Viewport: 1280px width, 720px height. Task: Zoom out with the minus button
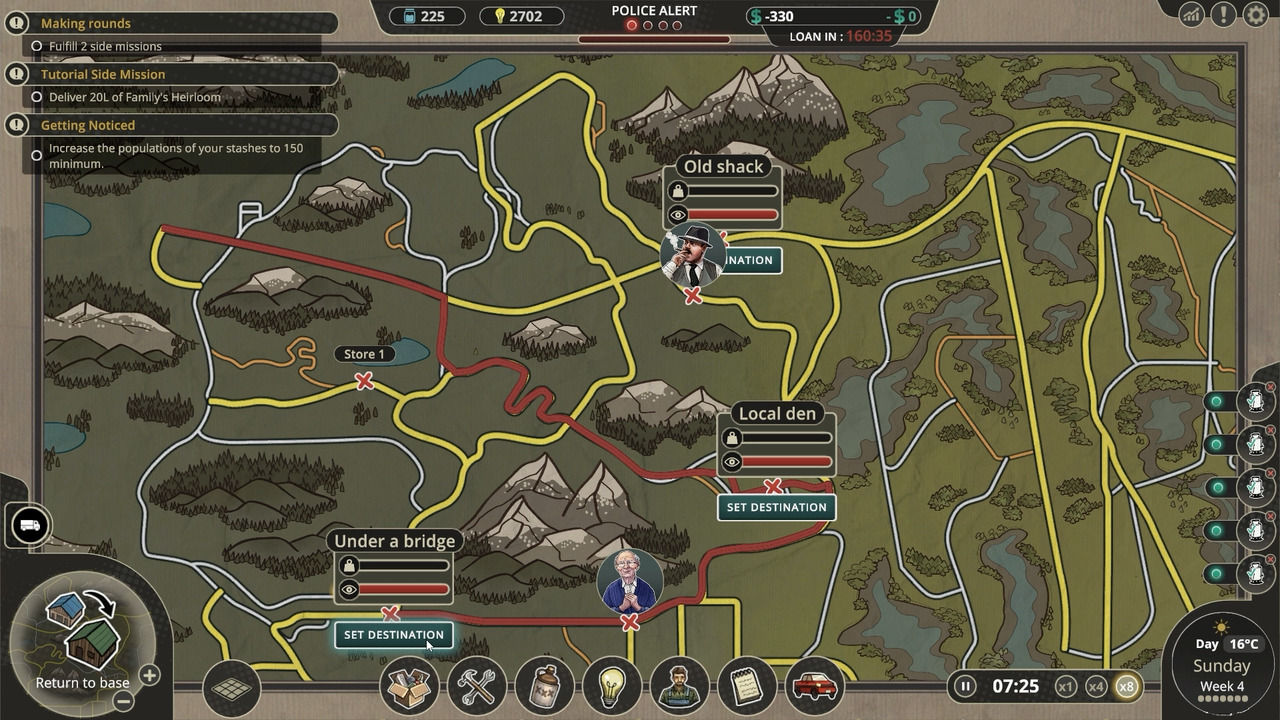coord(123,701)
